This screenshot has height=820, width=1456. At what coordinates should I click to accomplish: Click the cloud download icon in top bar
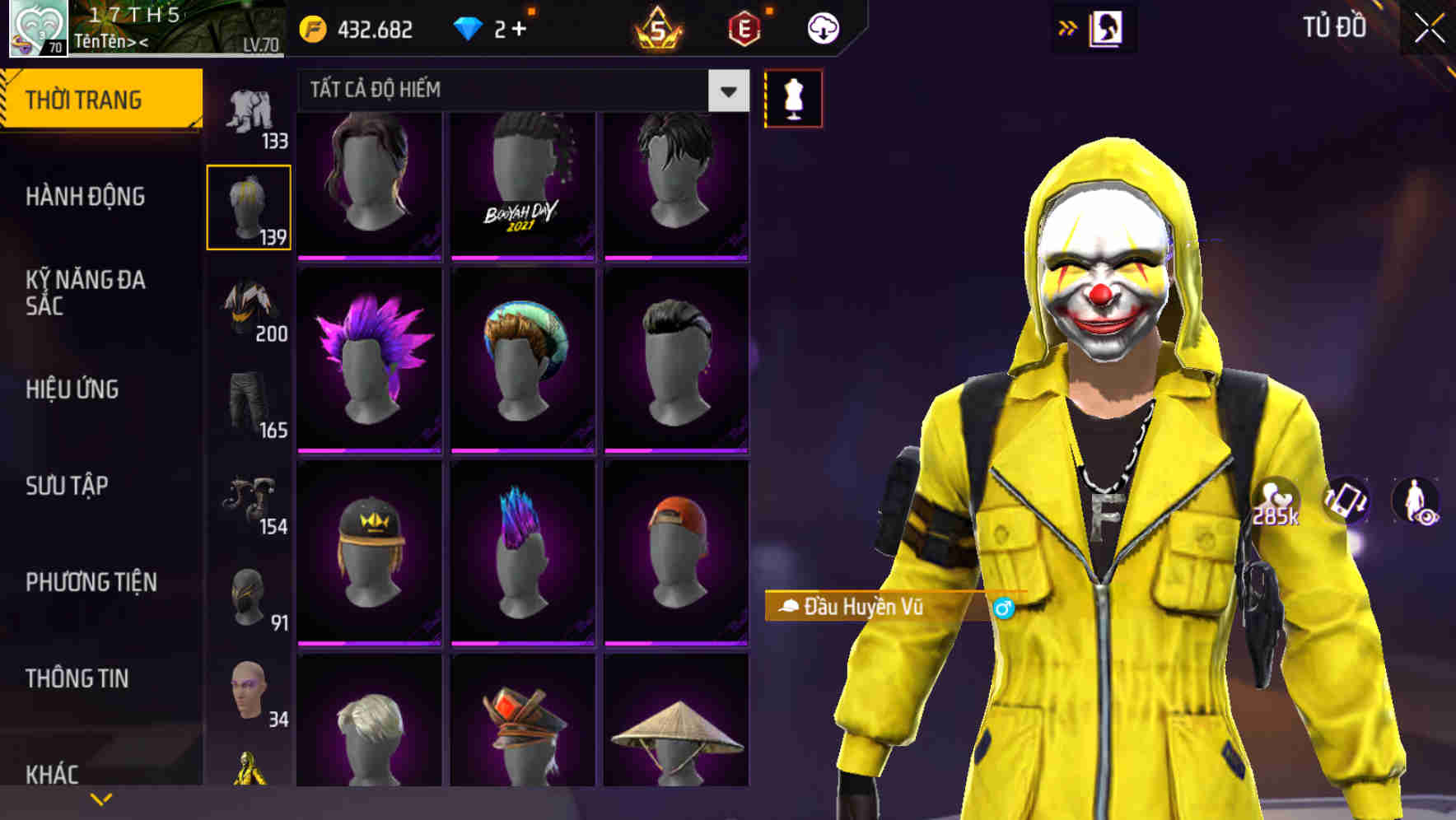point(823,27)
